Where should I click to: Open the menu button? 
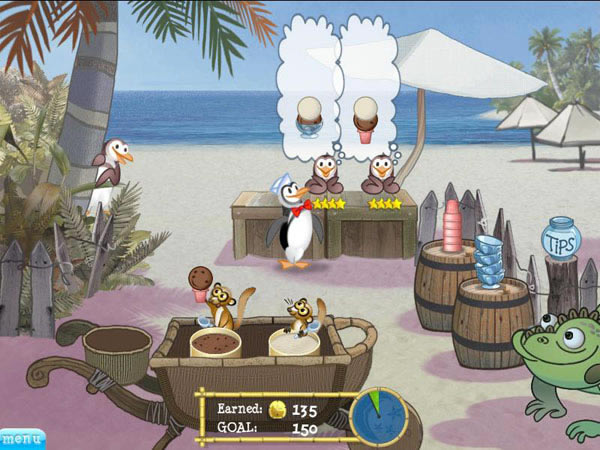click(x=21, y=438)
